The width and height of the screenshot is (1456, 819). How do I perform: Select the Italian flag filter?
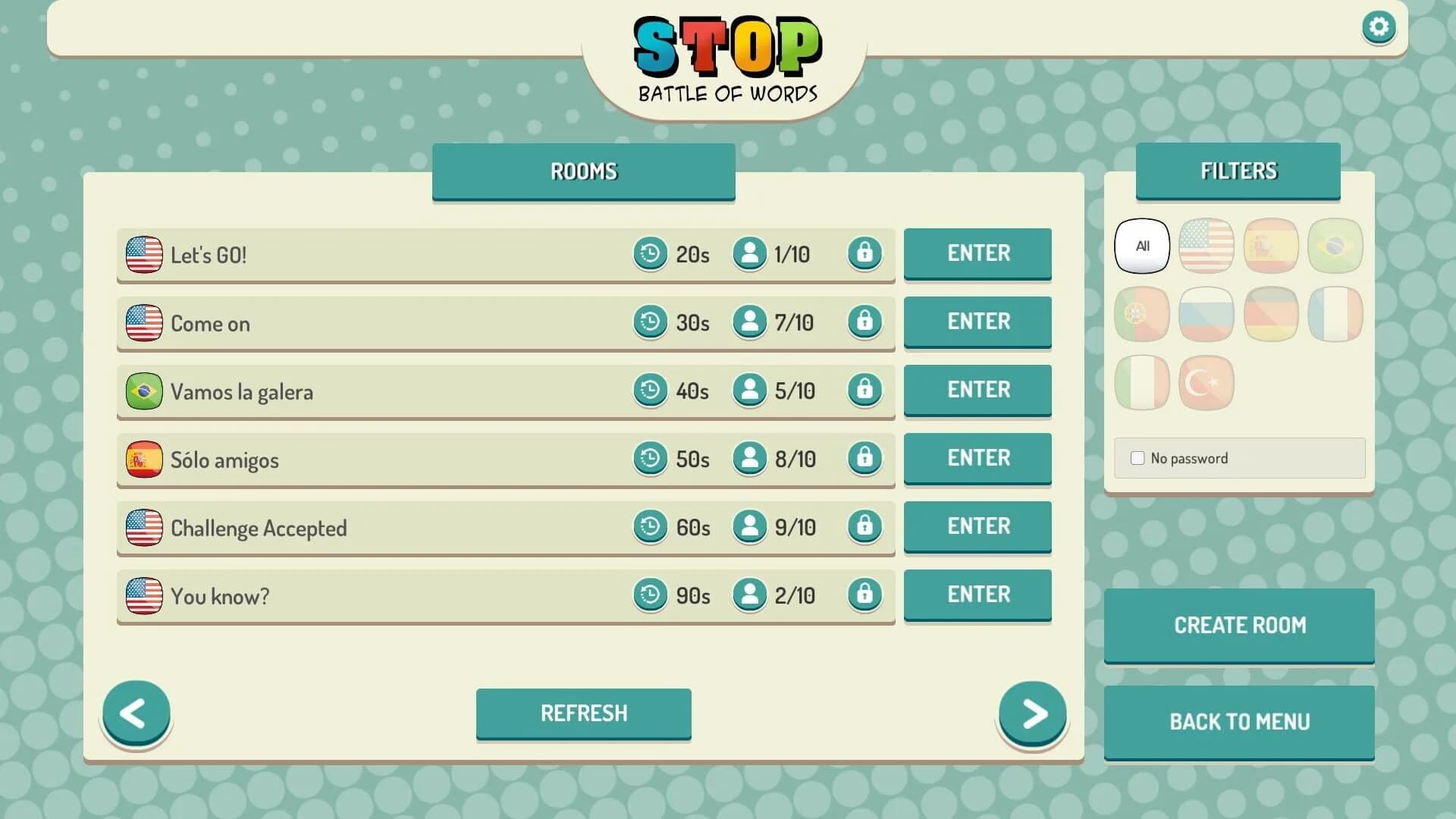click(x=1141, y=383)
